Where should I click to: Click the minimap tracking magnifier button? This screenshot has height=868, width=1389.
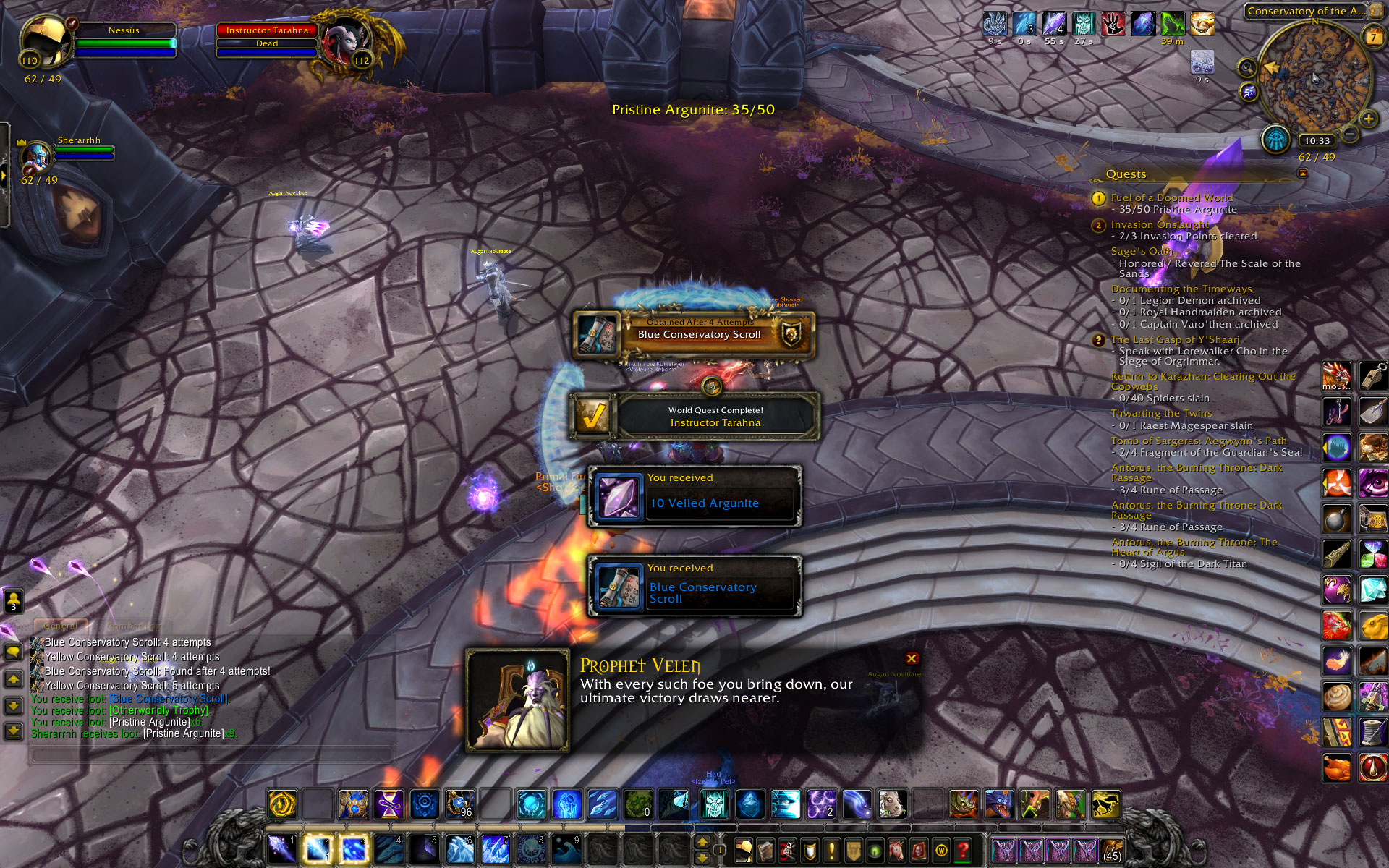click(1246, 68)
